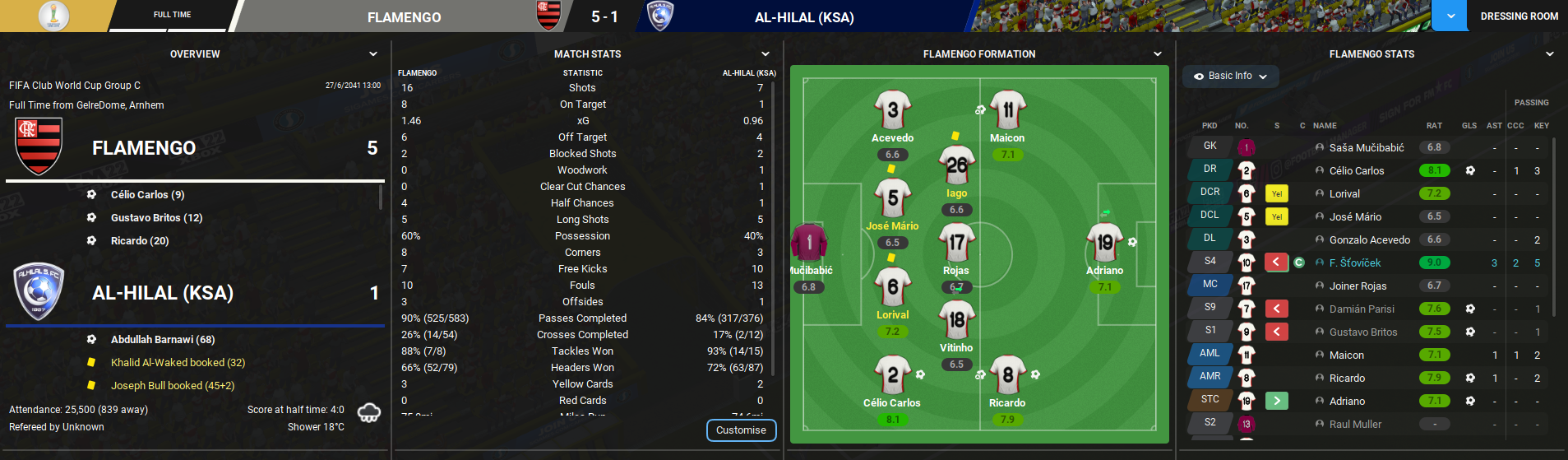The height and width of the screenshot is (460, 1568).
Task: Click the Flamengo team name in overview
Action: pyautogui.click(x=144, y=148)
